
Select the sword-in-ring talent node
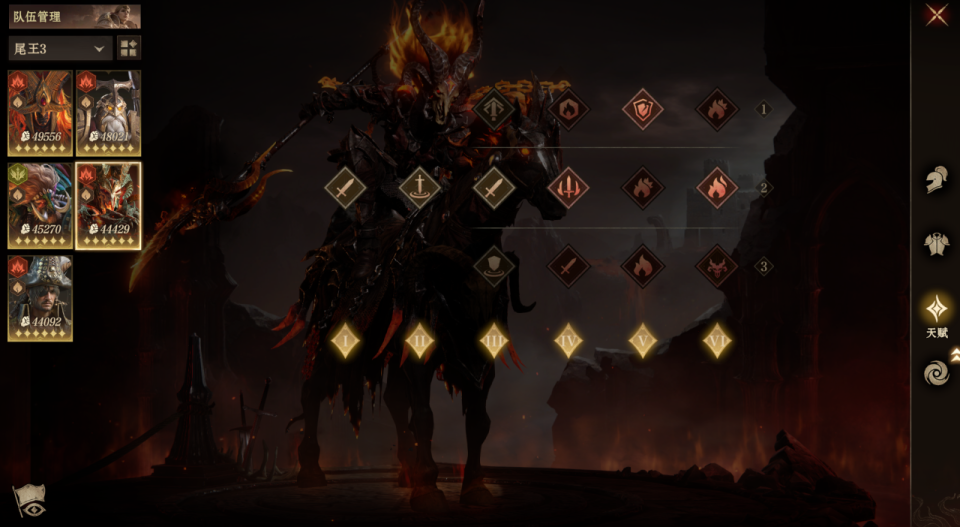[x=420, y=187]
